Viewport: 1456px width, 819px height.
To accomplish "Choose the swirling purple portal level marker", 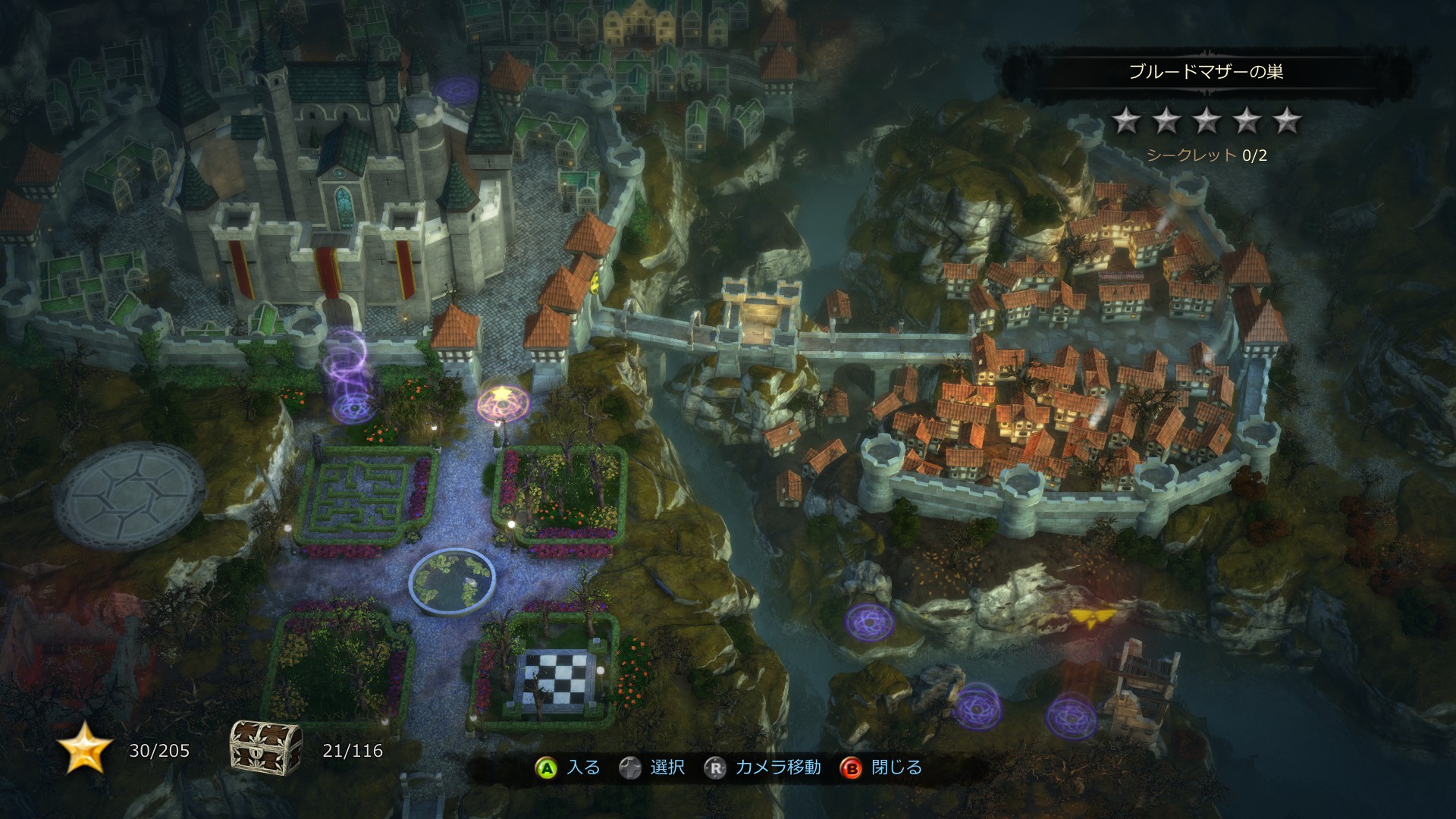I will pos(349,407).
